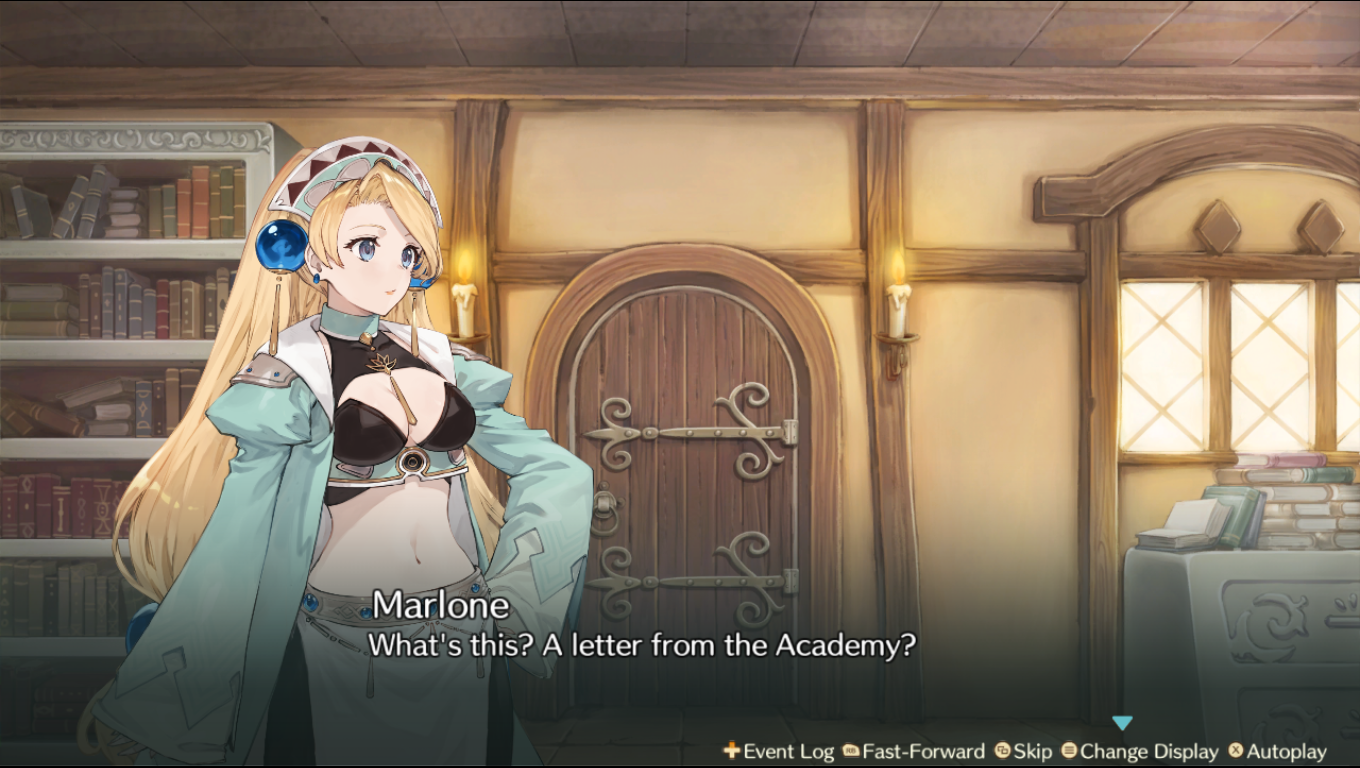Advance dialogue with the blue arrow indicator
This screenshot has width=1360, height=768.
1122,723
